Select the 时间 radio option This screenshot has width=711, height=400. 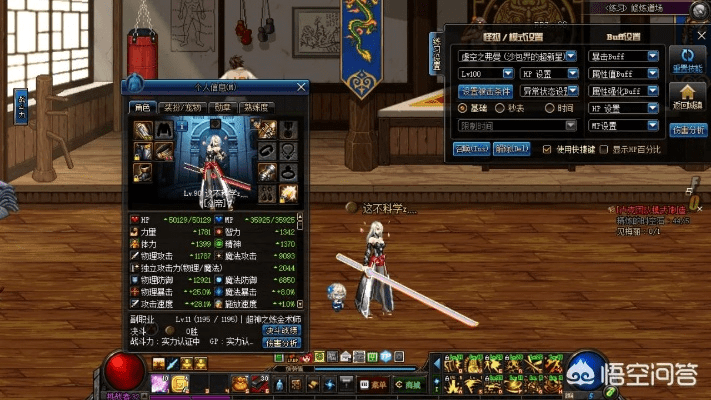550,108
